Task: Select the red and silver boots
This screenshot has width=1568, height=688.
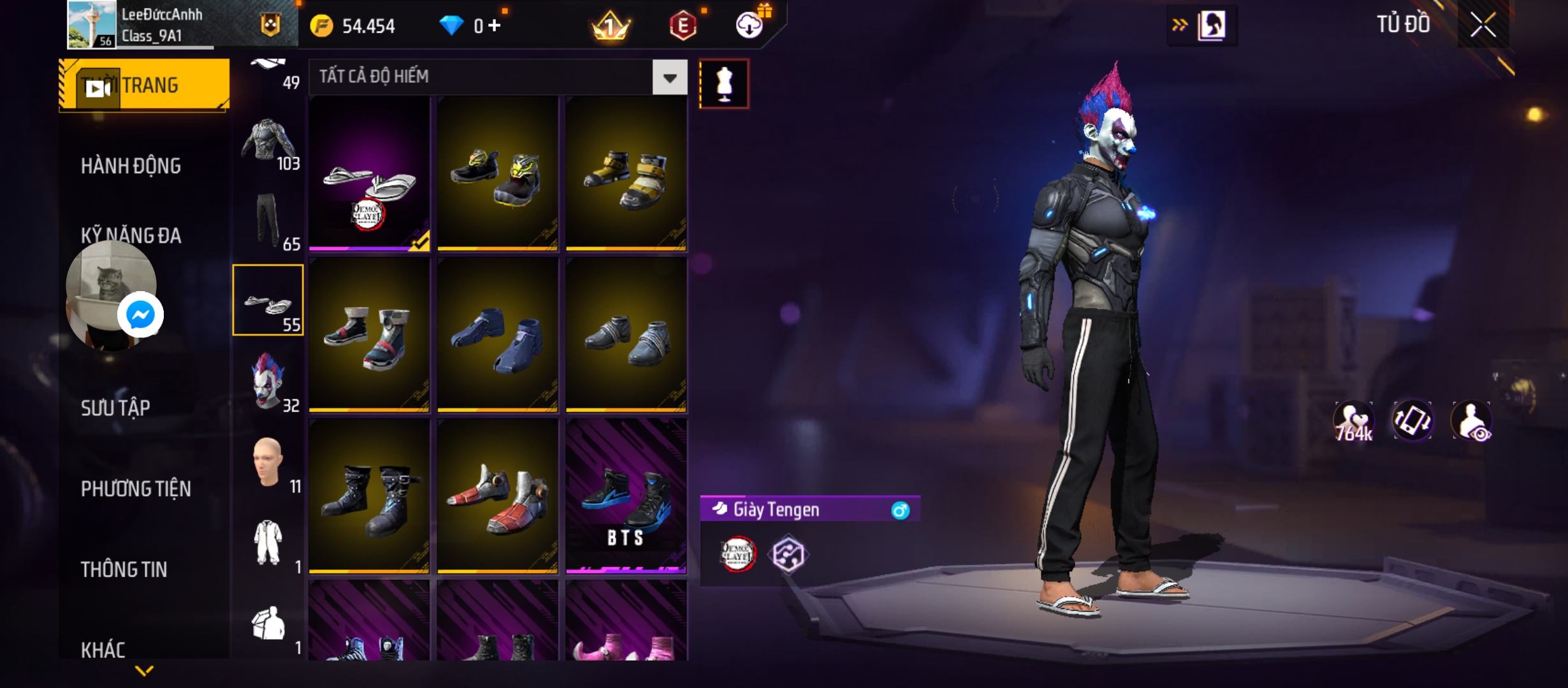Action: coord(497,497)
